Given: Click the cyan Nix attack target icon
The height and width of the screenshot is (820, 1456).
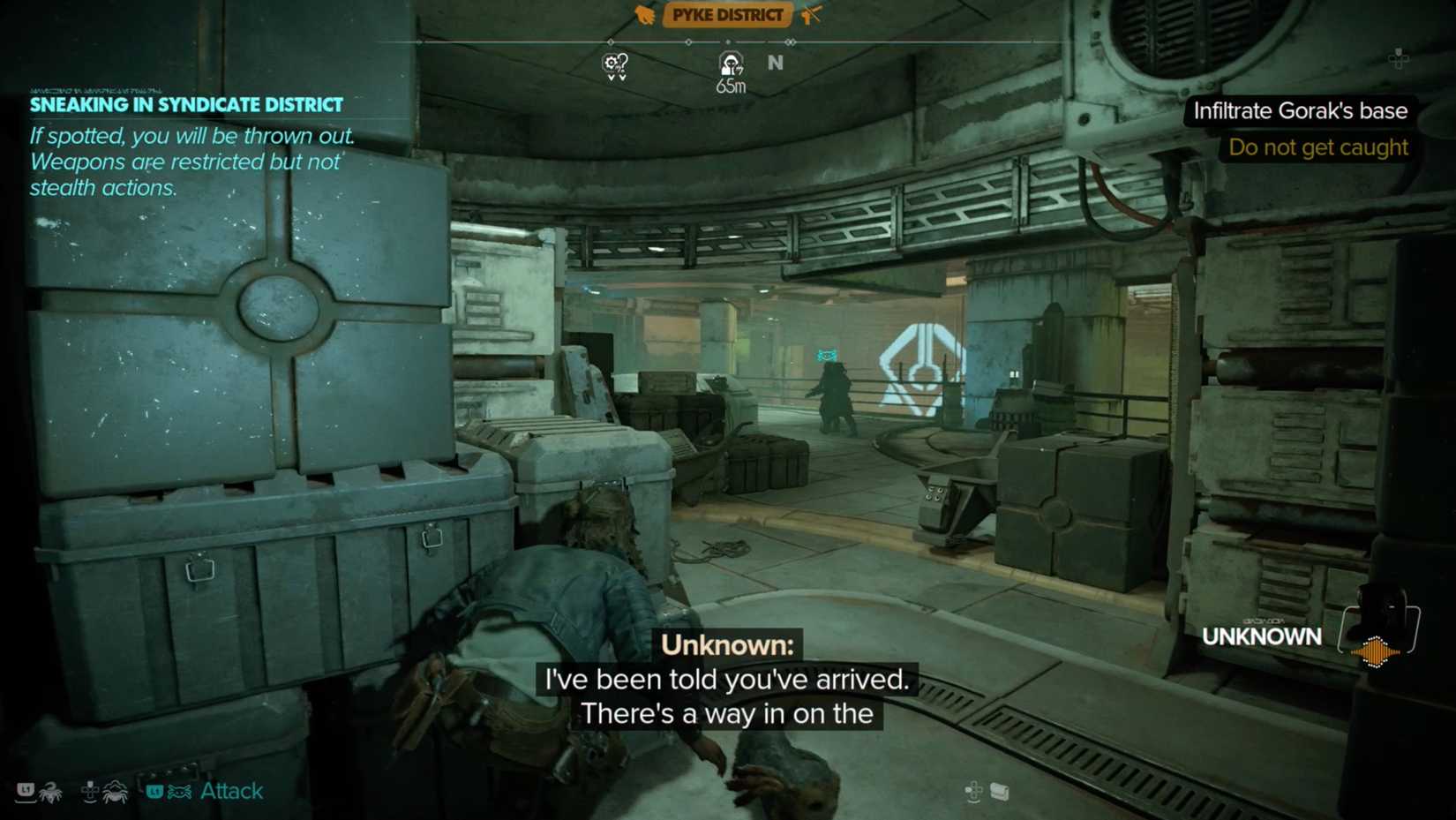Looking at the screenshot, I should 179,792.
